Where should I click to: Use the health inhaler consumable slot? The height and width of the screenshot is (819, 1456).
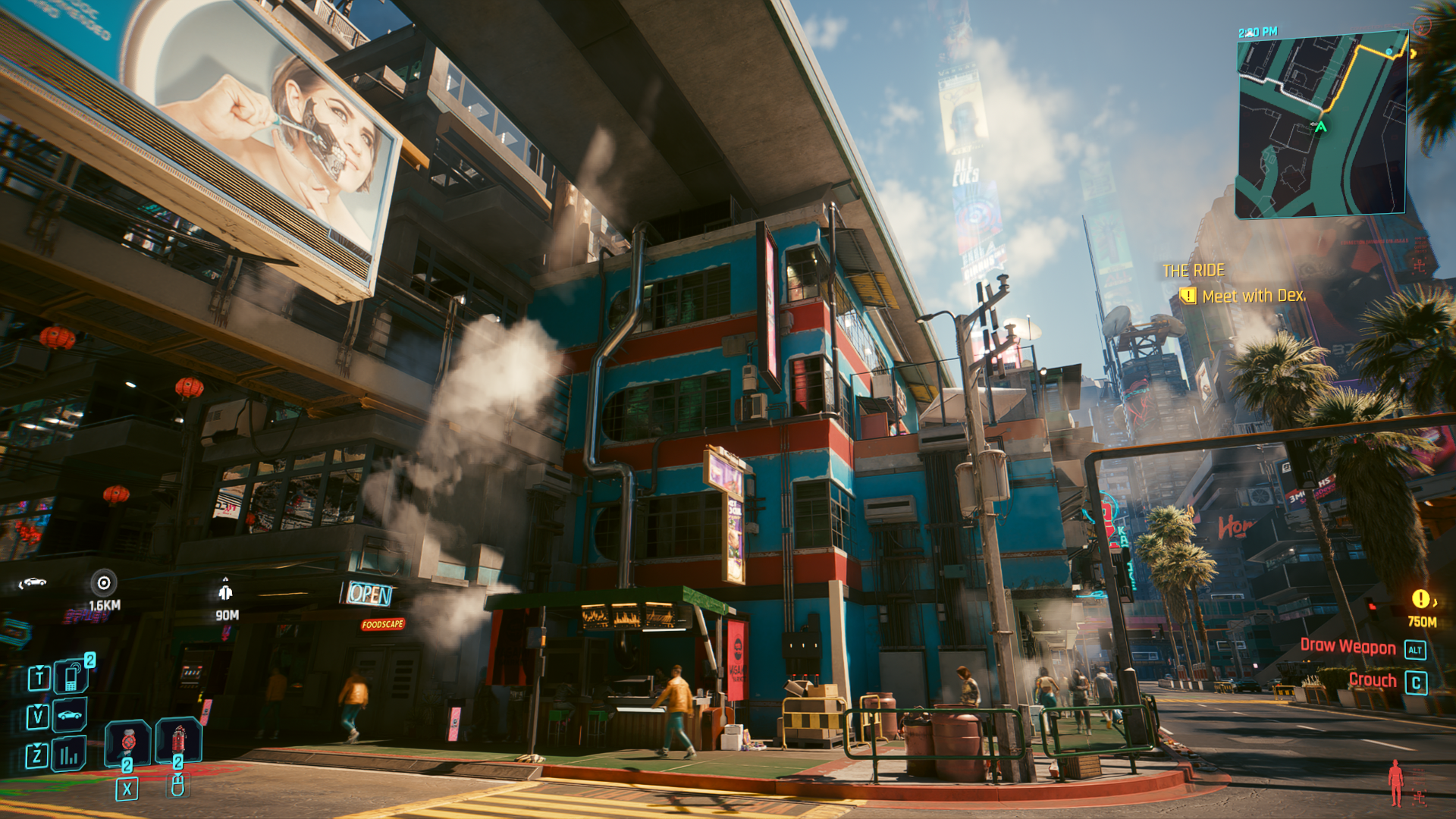coord(127,741)
